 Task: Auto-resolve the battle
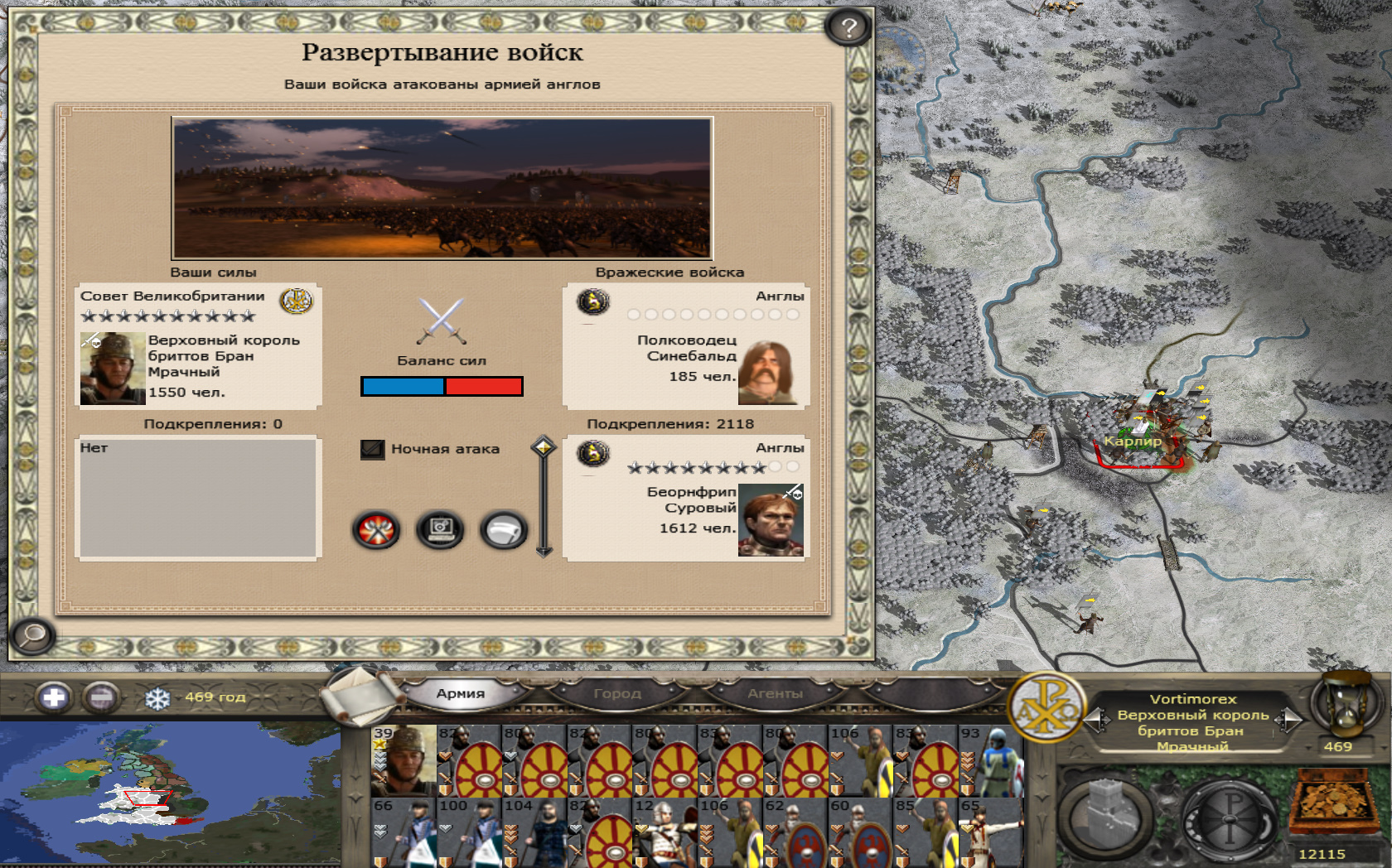[440, 530]
